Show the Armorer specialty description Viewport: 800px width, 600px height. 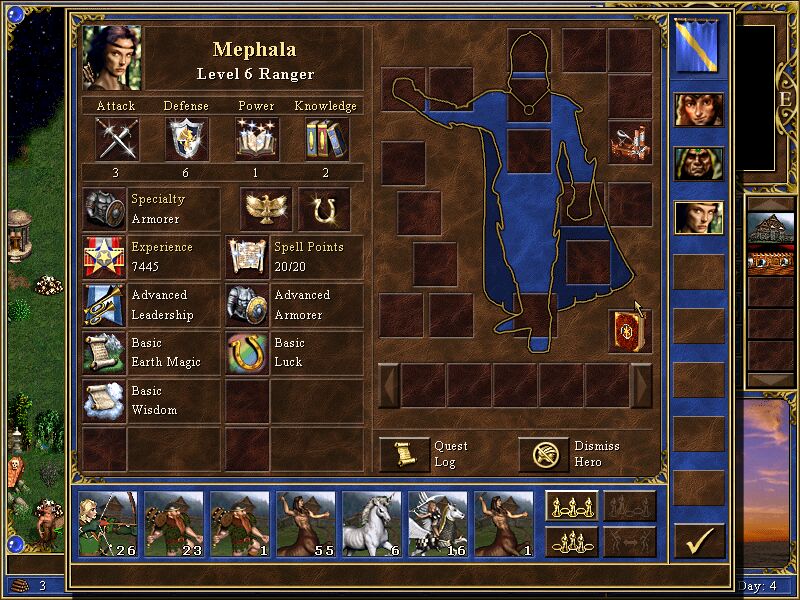pyautogui.click(x=104, y=209)
